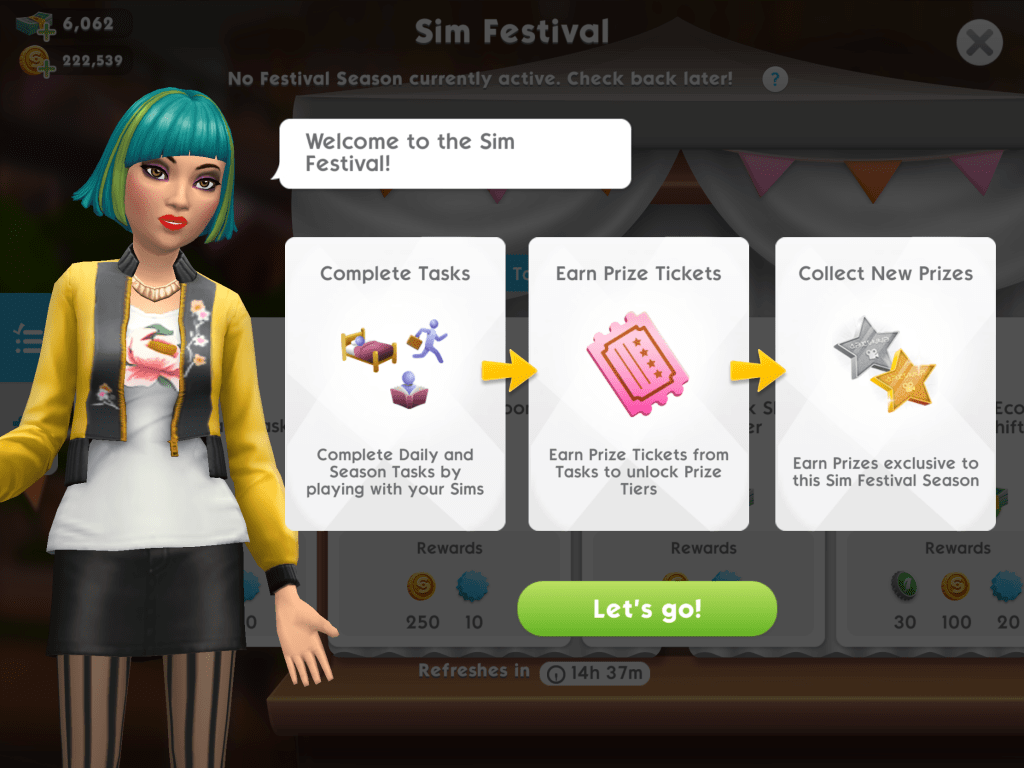1024x768 pixels.
Task: Select the Collect New Prizes info card
Action: point(885,383)
